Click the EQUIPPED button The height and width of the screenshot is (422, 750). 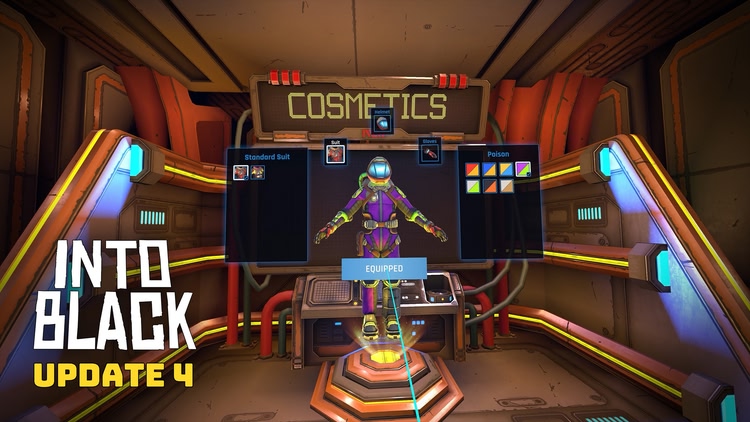pos(384,268)
